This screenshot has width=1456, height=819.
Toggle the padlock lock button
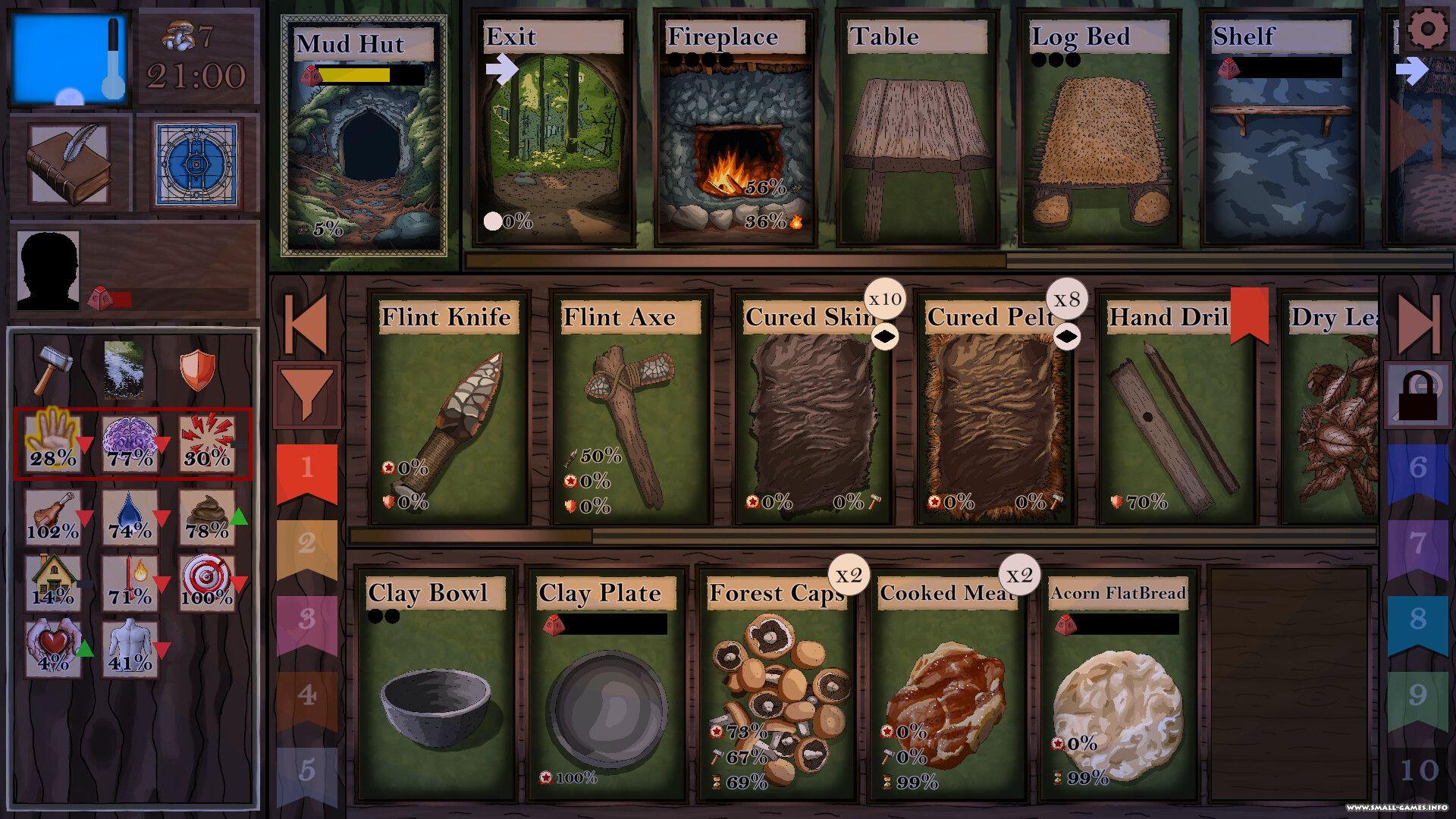pos(1417,395)
